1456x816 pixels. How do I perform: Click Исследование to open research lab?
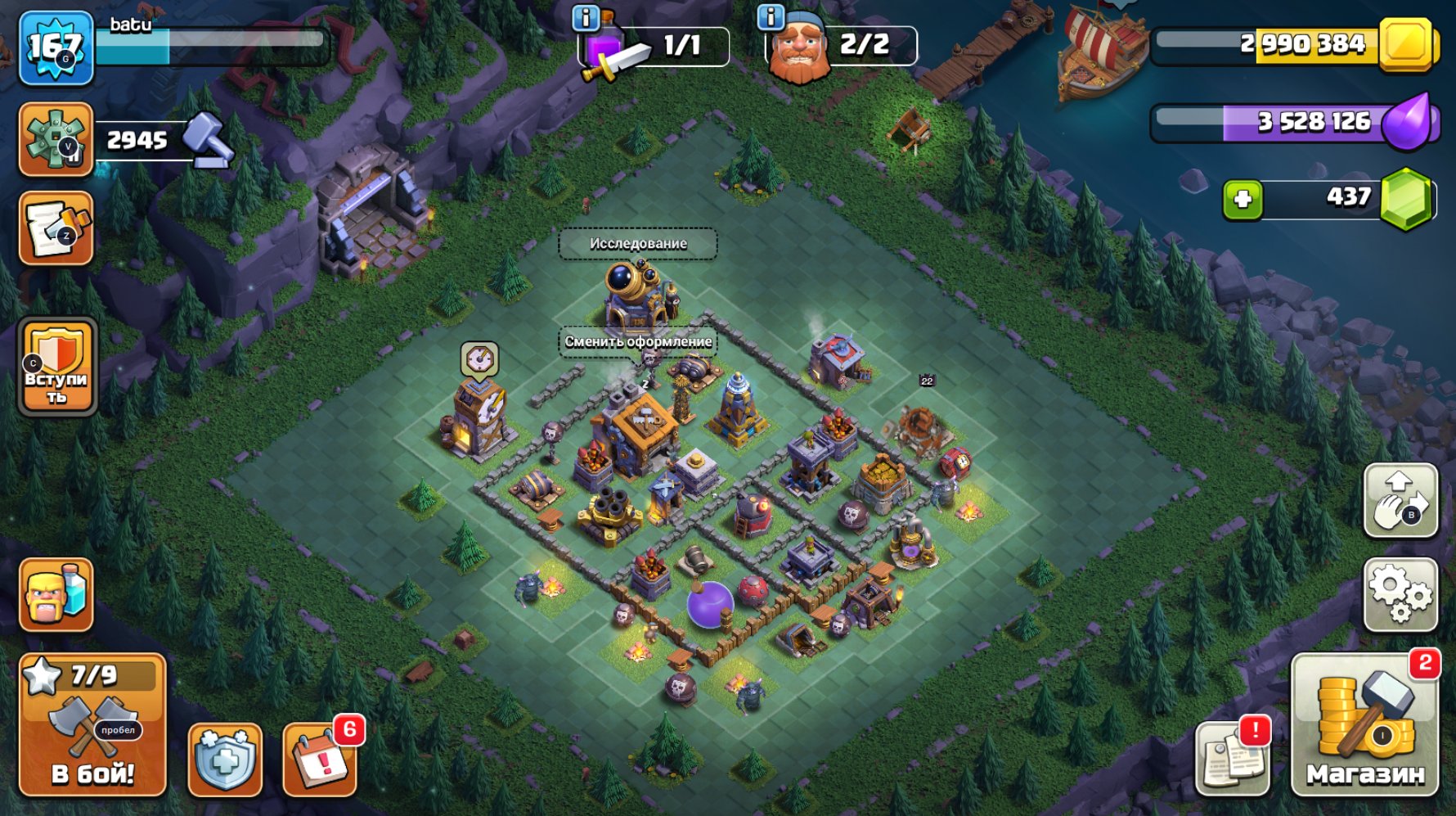pyautogui.click(x=638, y=243)
